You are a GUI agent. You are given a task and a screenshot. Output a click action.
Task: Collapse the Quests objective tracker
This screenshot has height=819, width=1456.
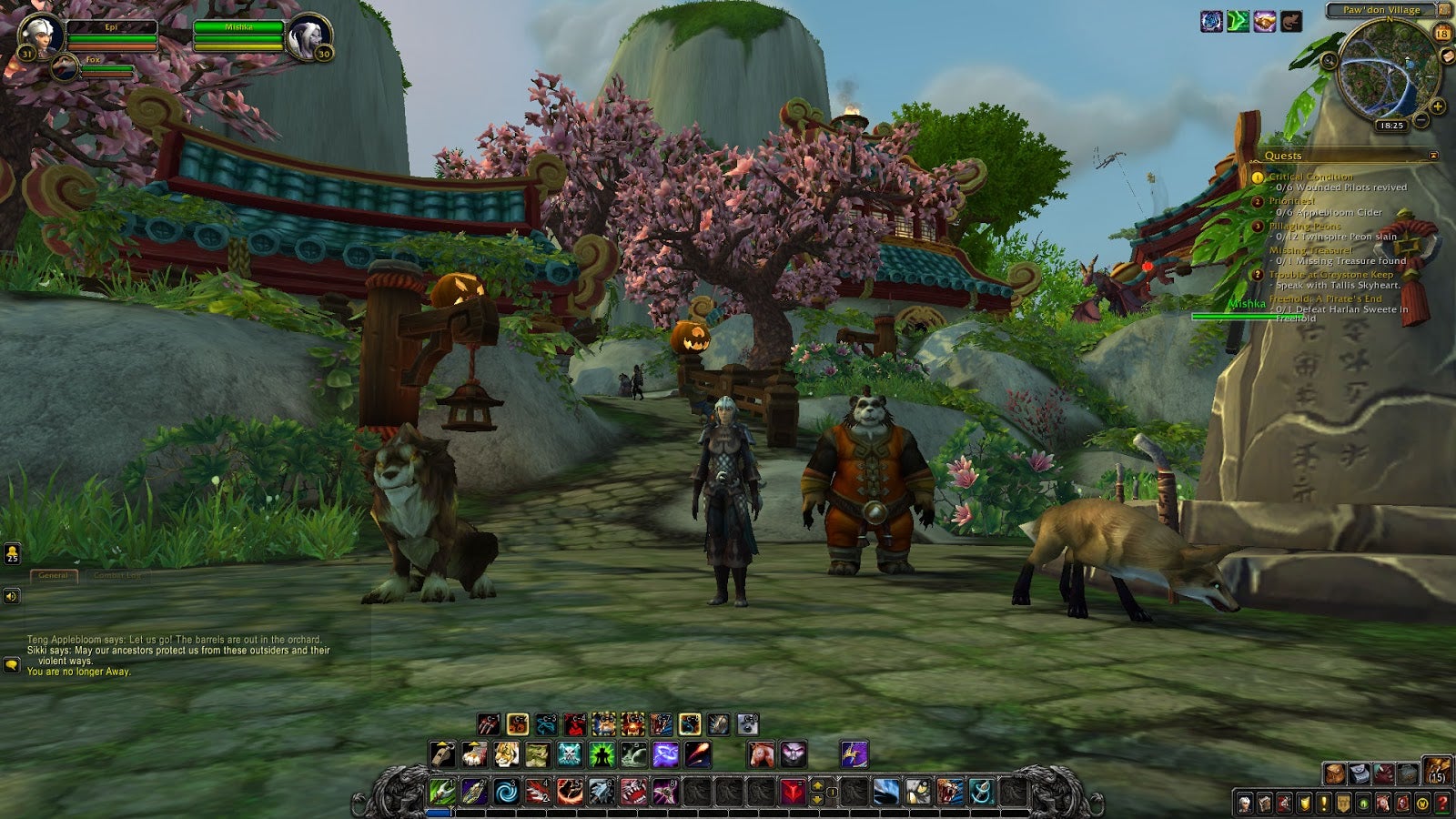(x=1433, y=155)
